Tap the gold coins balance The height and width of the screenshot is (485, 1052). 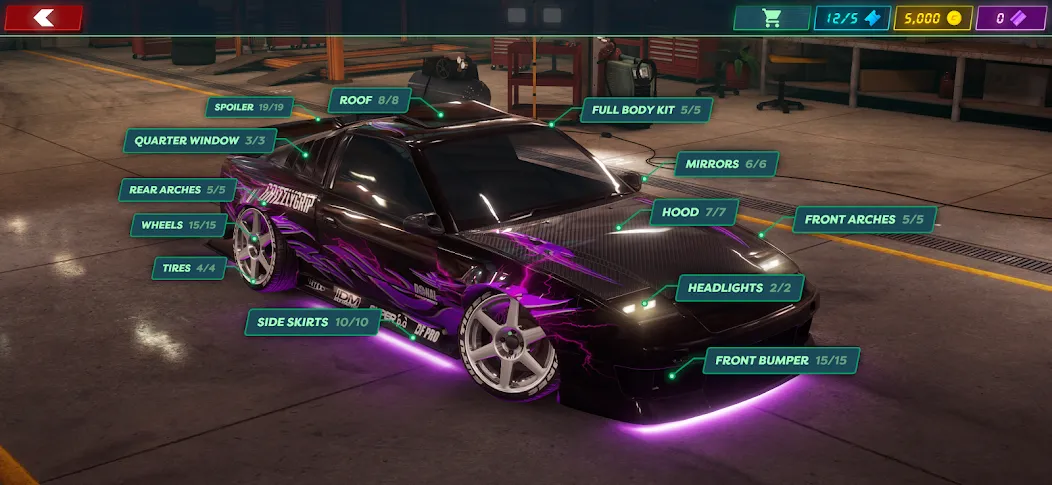(930, 18)
